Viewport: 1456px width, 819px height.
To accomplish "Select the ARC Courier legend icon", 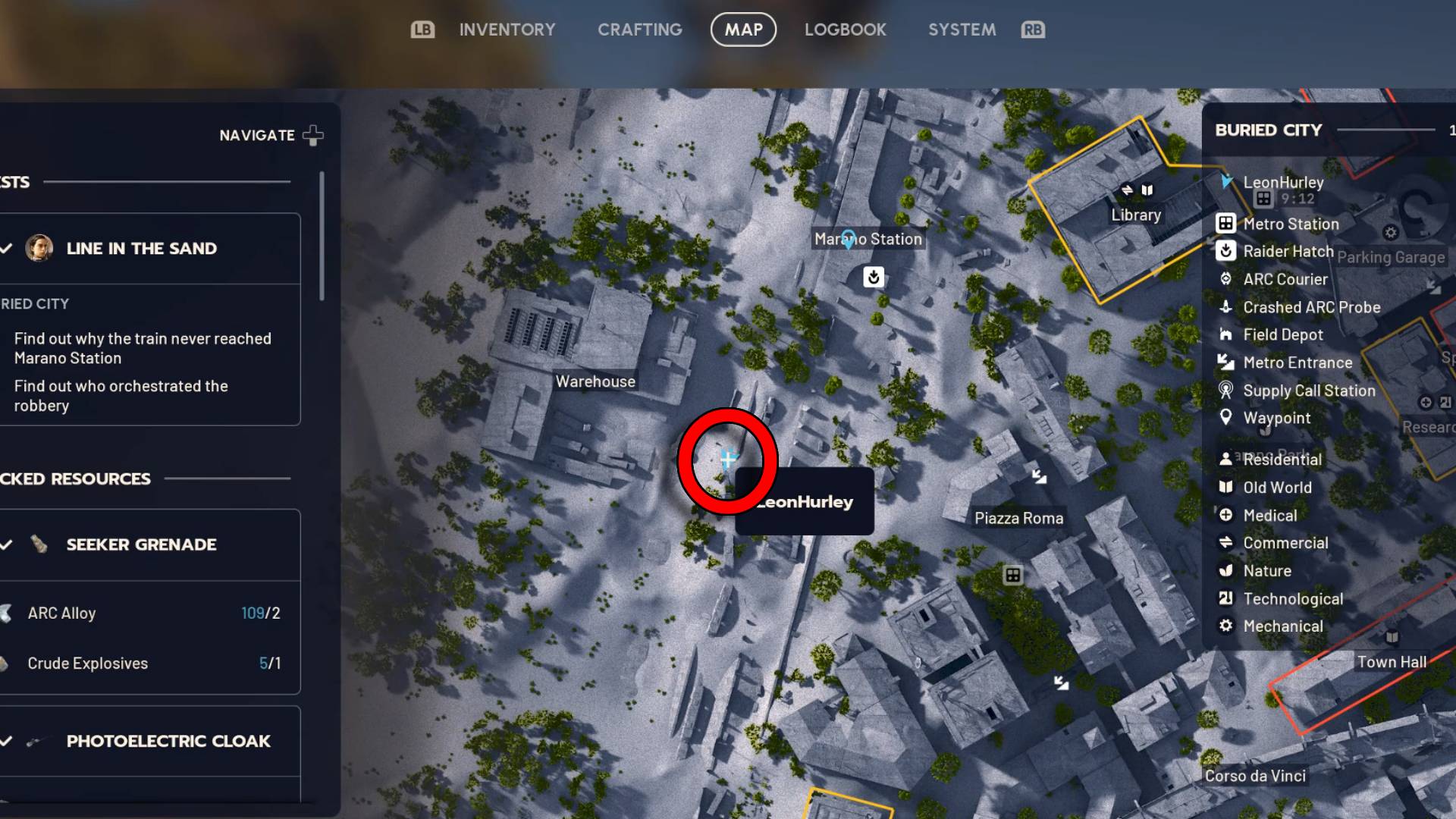I will [1226, 279].
